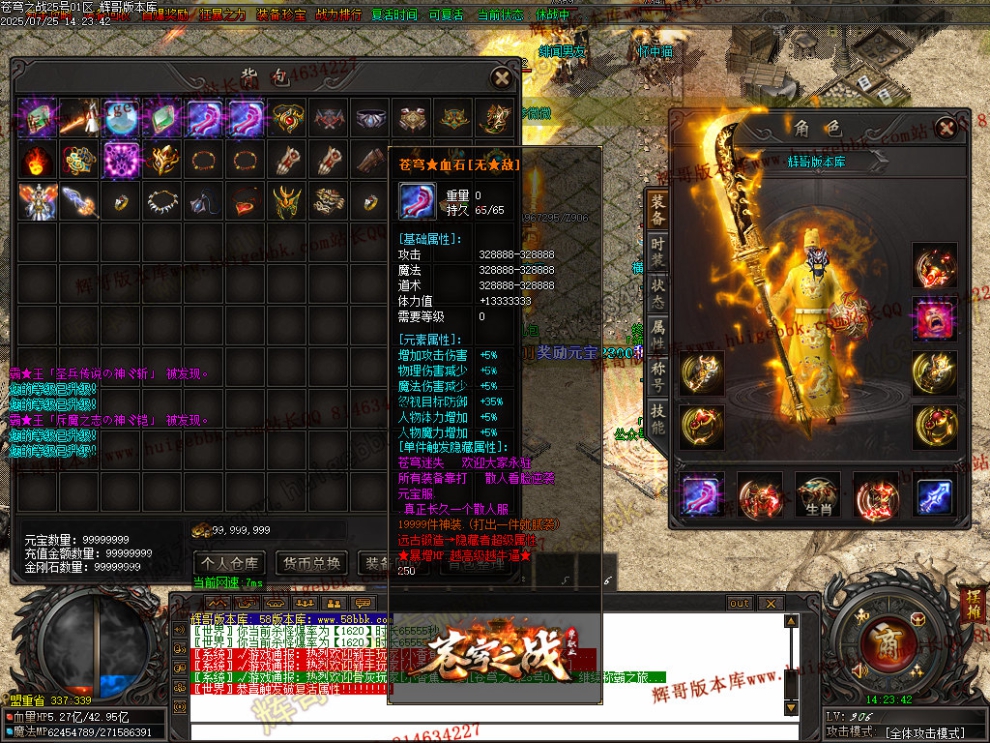Viewport: 990px width, 743px height.
Task: Click the screaming red face equipment slot
Action: coord(934,319)
